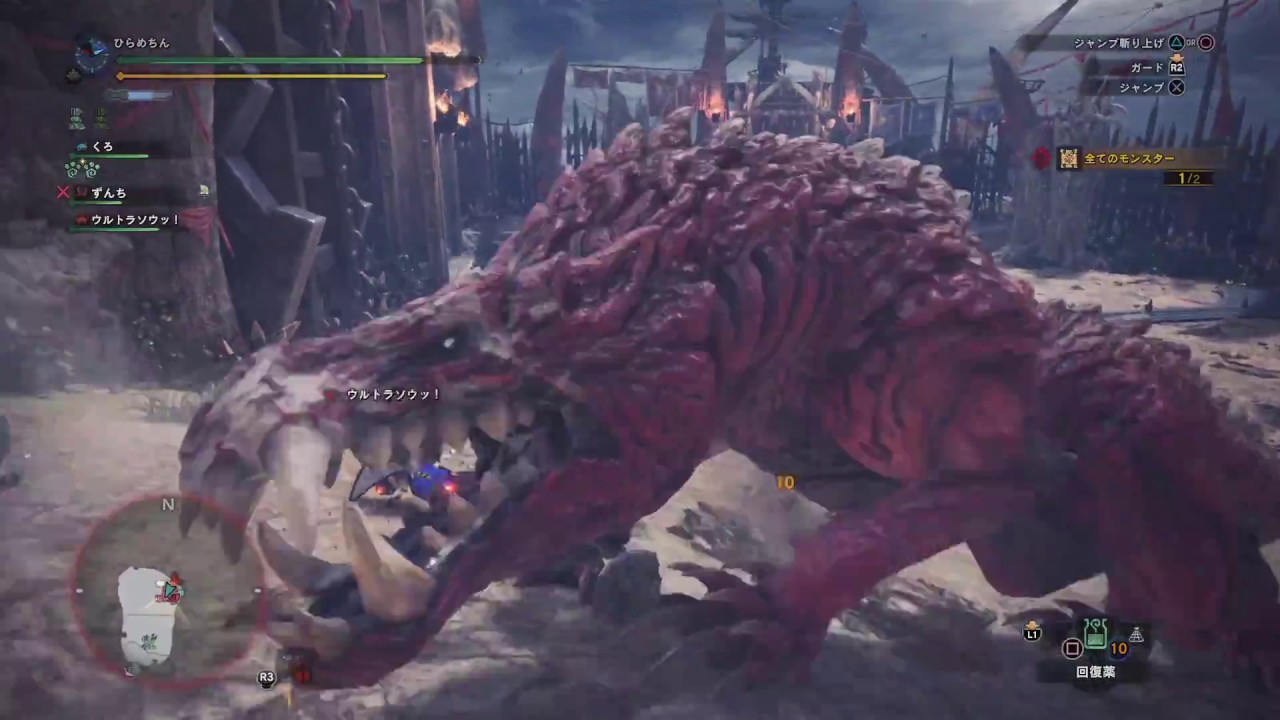Click the N marker on the minimap

pos(167,505)
